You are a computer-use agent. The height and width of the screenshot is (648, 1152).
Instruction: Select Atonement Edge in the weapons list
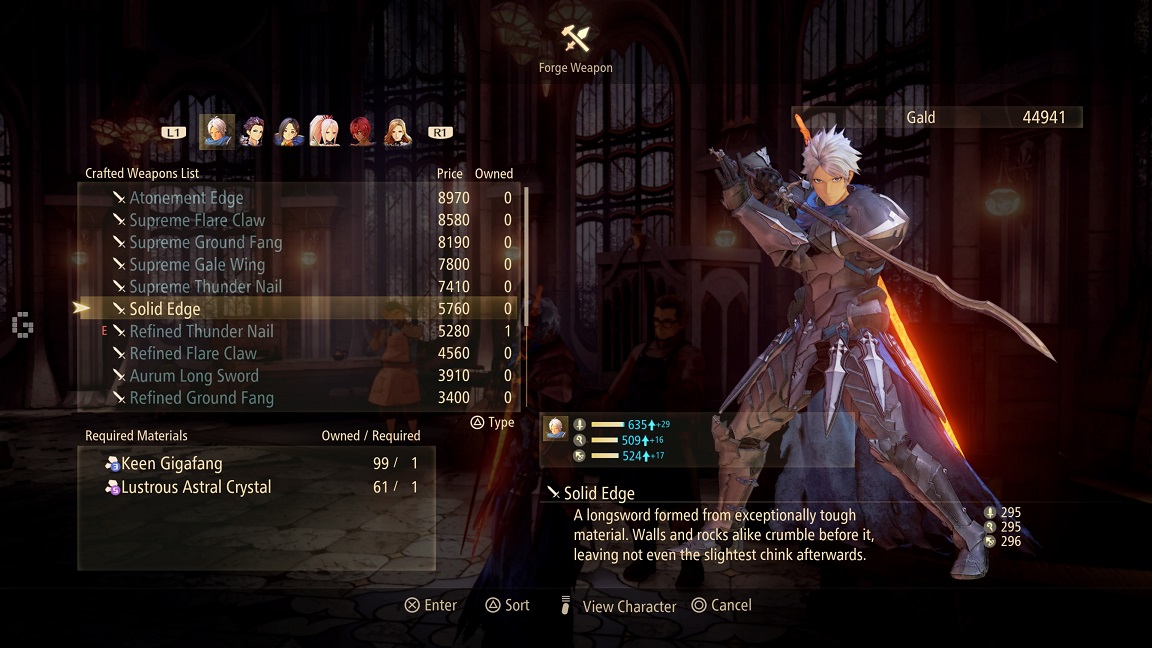[x=186, y=198]
